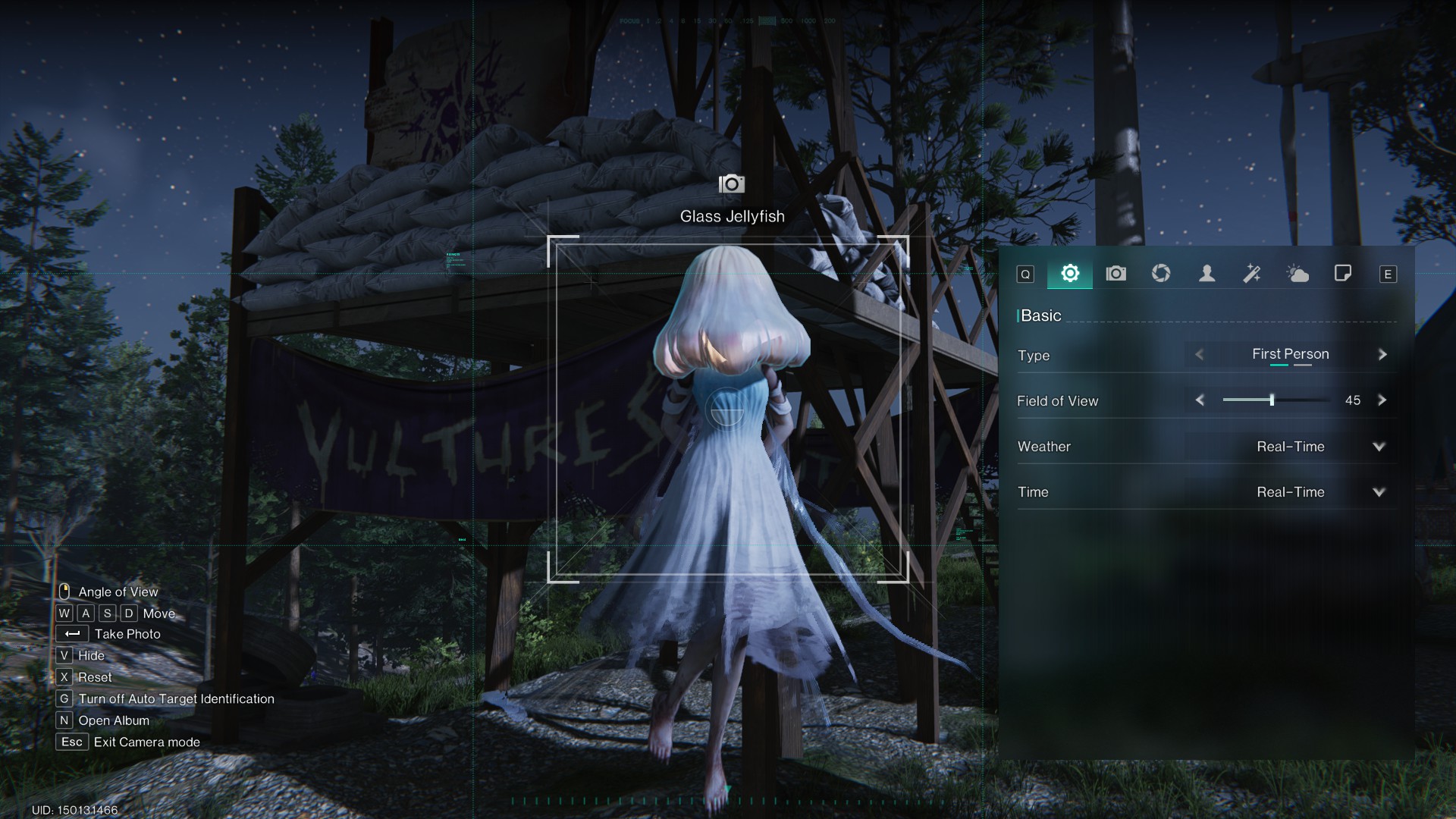Screen dimensions: 1456x819
Task: Click the left arrow beside First Person
Action: point(1200,355)
